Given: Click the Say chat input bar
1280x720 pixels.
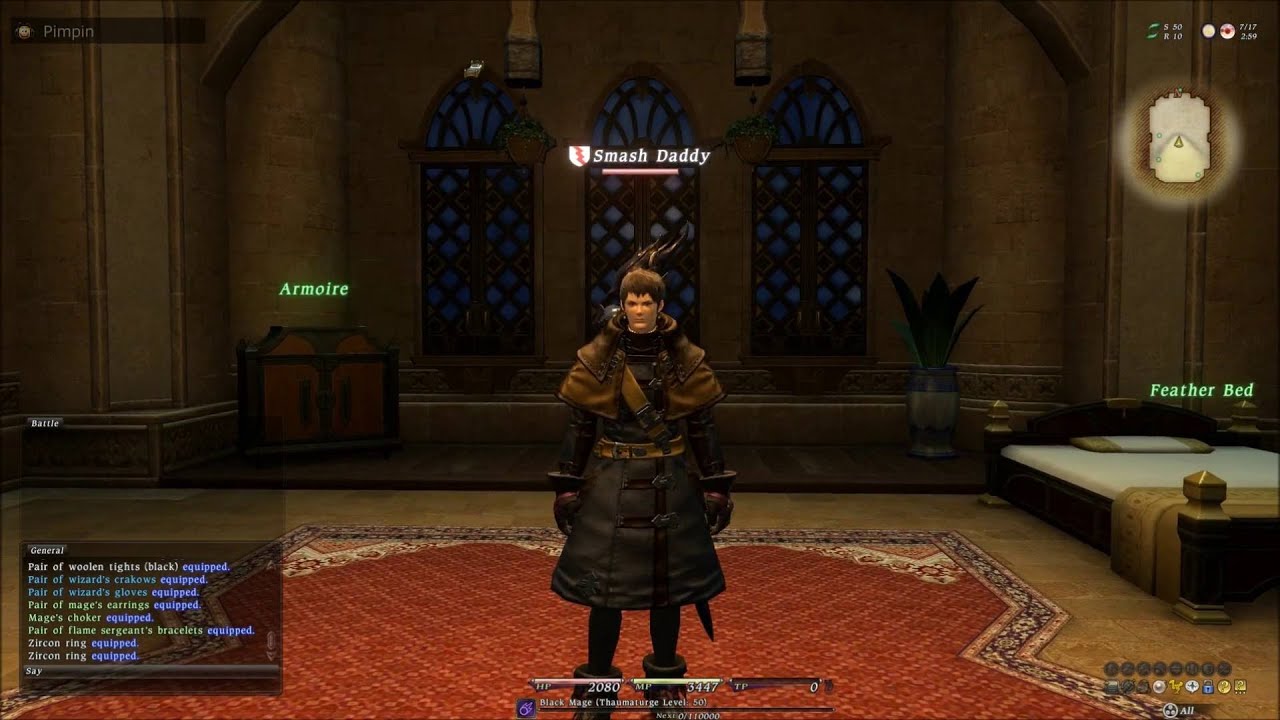Looking at the screenshot, I should click(150, 671).
